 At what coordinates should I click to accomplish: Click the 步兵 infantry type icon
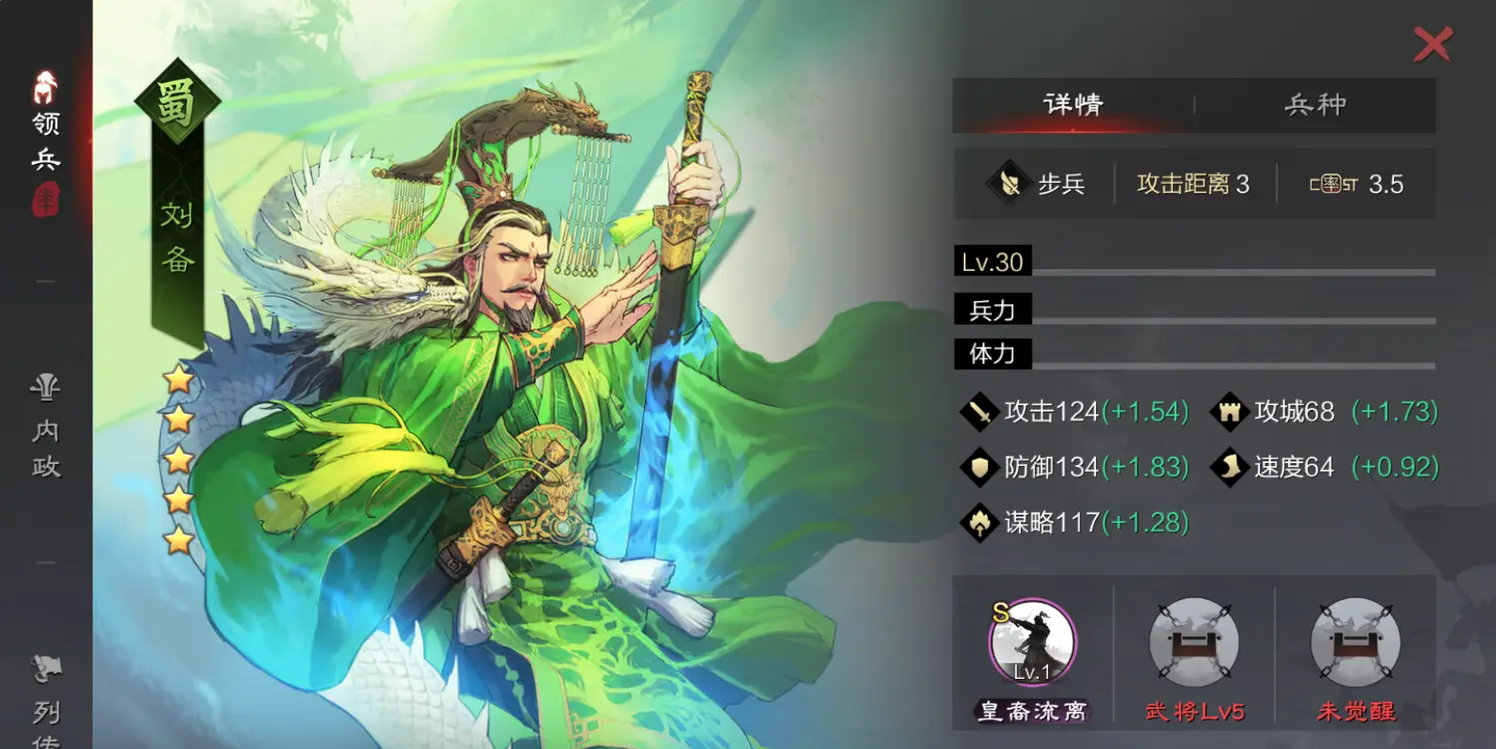point(1007,184)
